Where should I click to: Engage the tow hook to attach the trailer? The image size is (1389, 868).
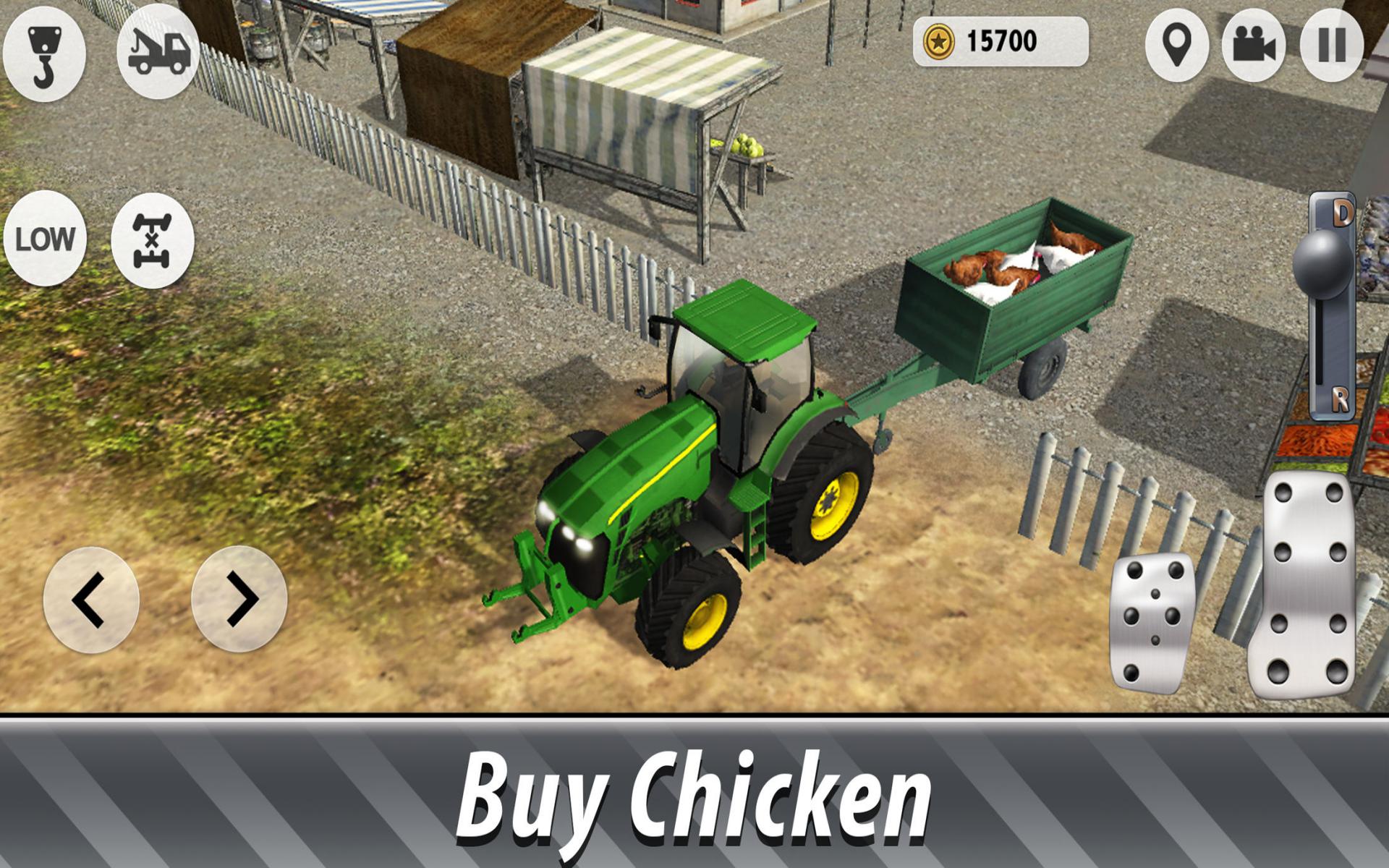point(45,54)
